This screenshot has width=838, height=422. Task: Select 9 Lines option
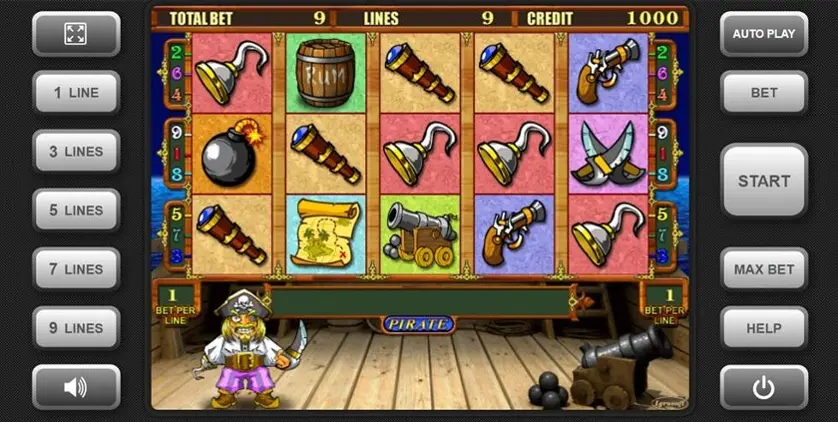(76, 328)
